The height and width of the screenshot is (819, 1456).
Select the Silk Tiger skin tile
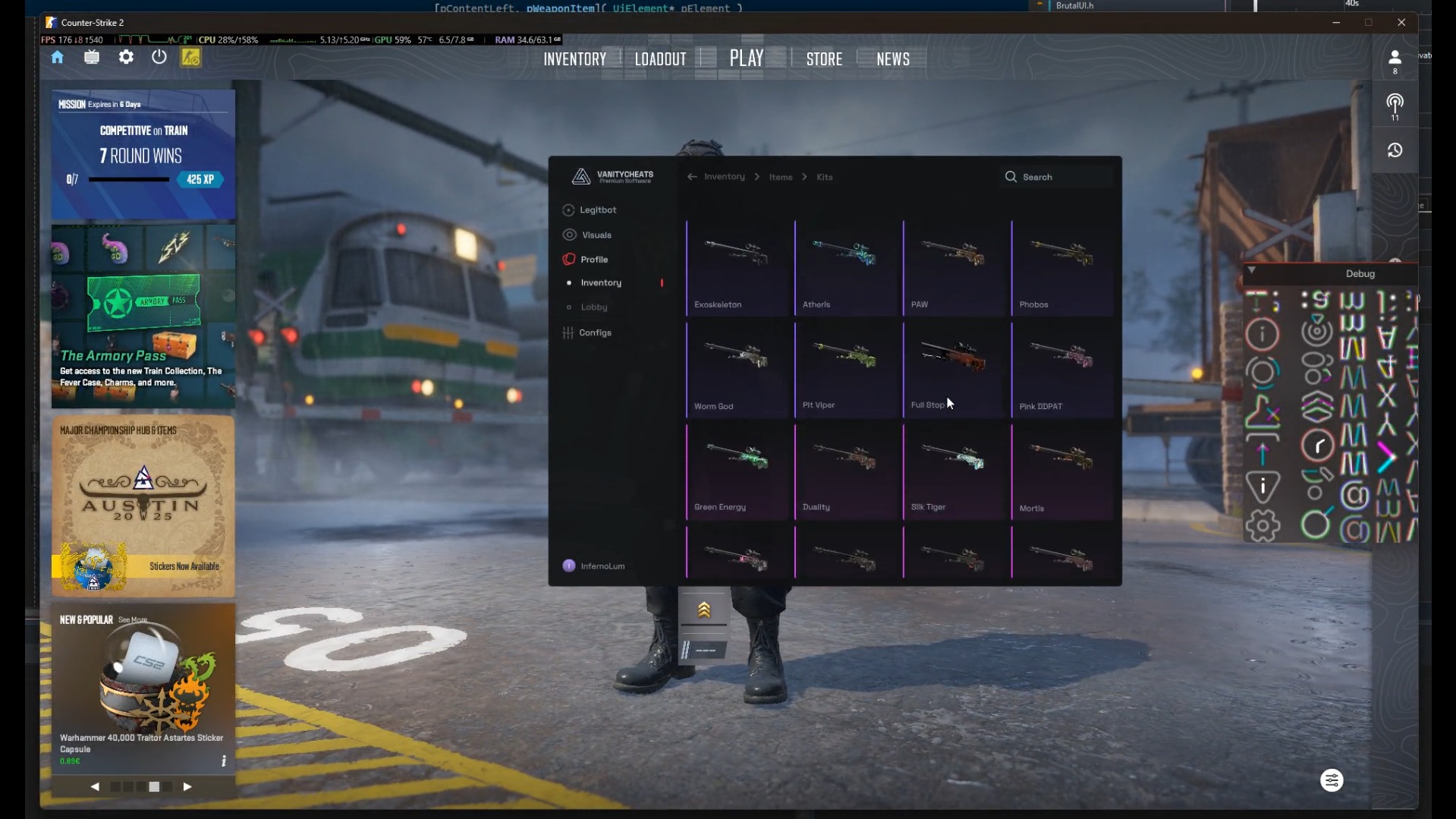954,471
